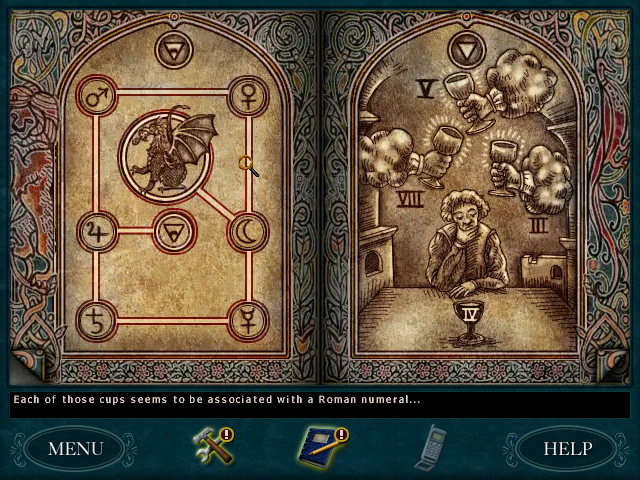Choose the Saturn symbol node
Screen dimensions: 640x480
tap(97, 320)
